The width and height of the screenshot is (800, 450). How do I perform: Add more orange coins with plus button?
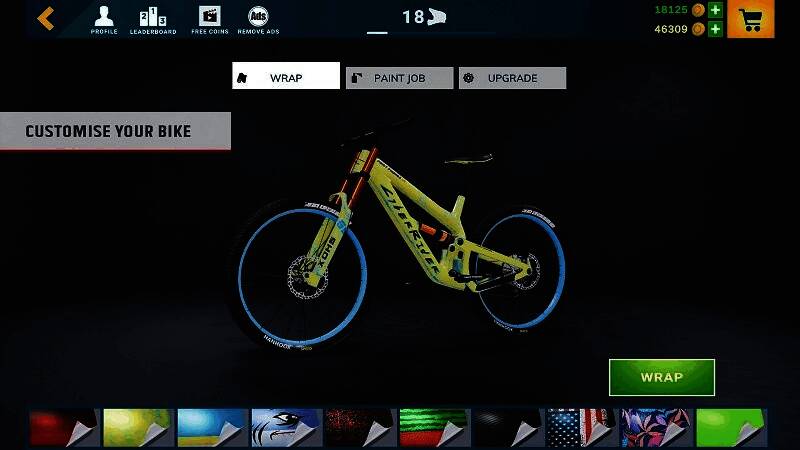[x=715, y=29]
